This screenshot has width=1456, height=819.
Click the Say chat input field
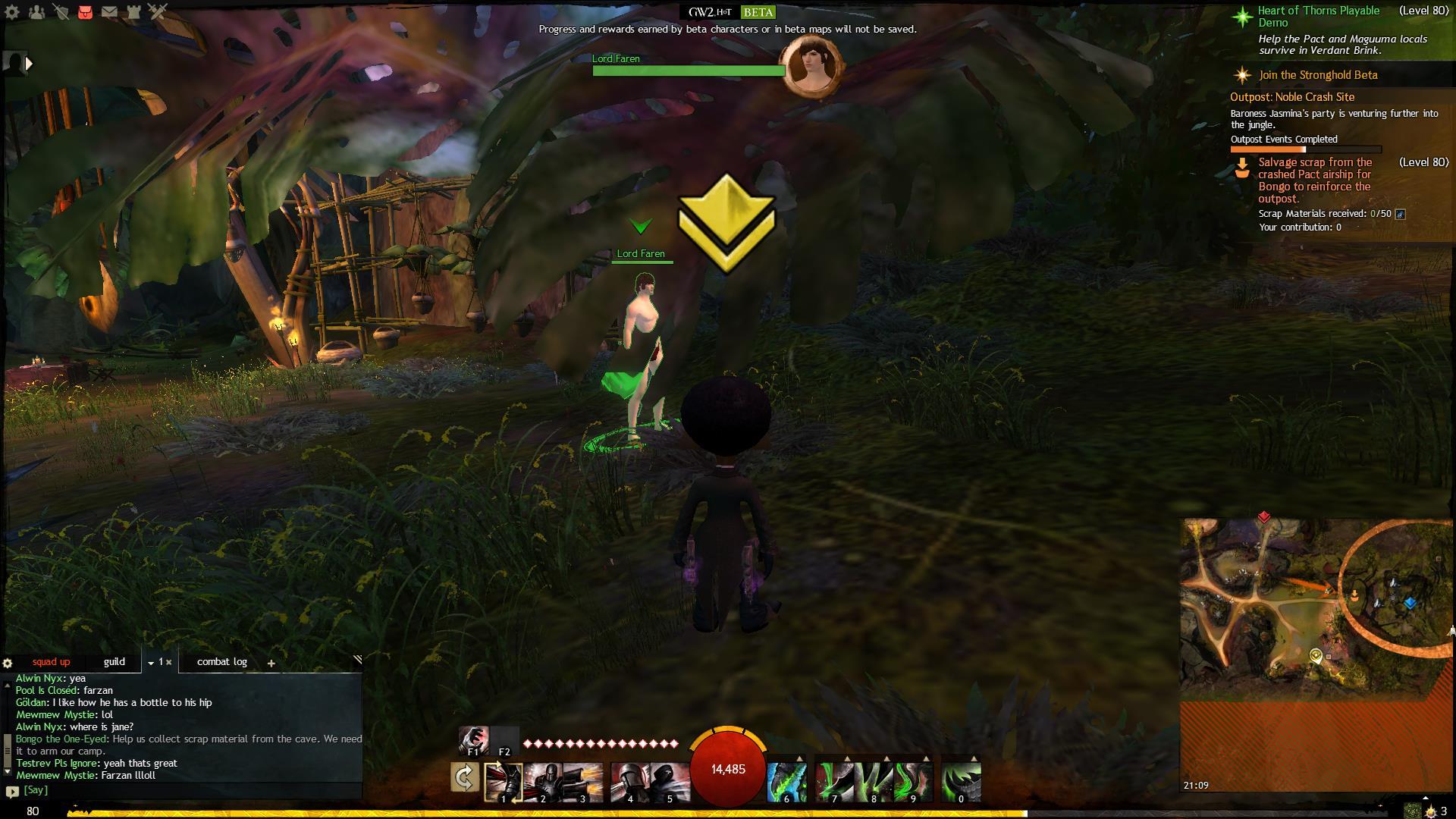click(190, 790)
